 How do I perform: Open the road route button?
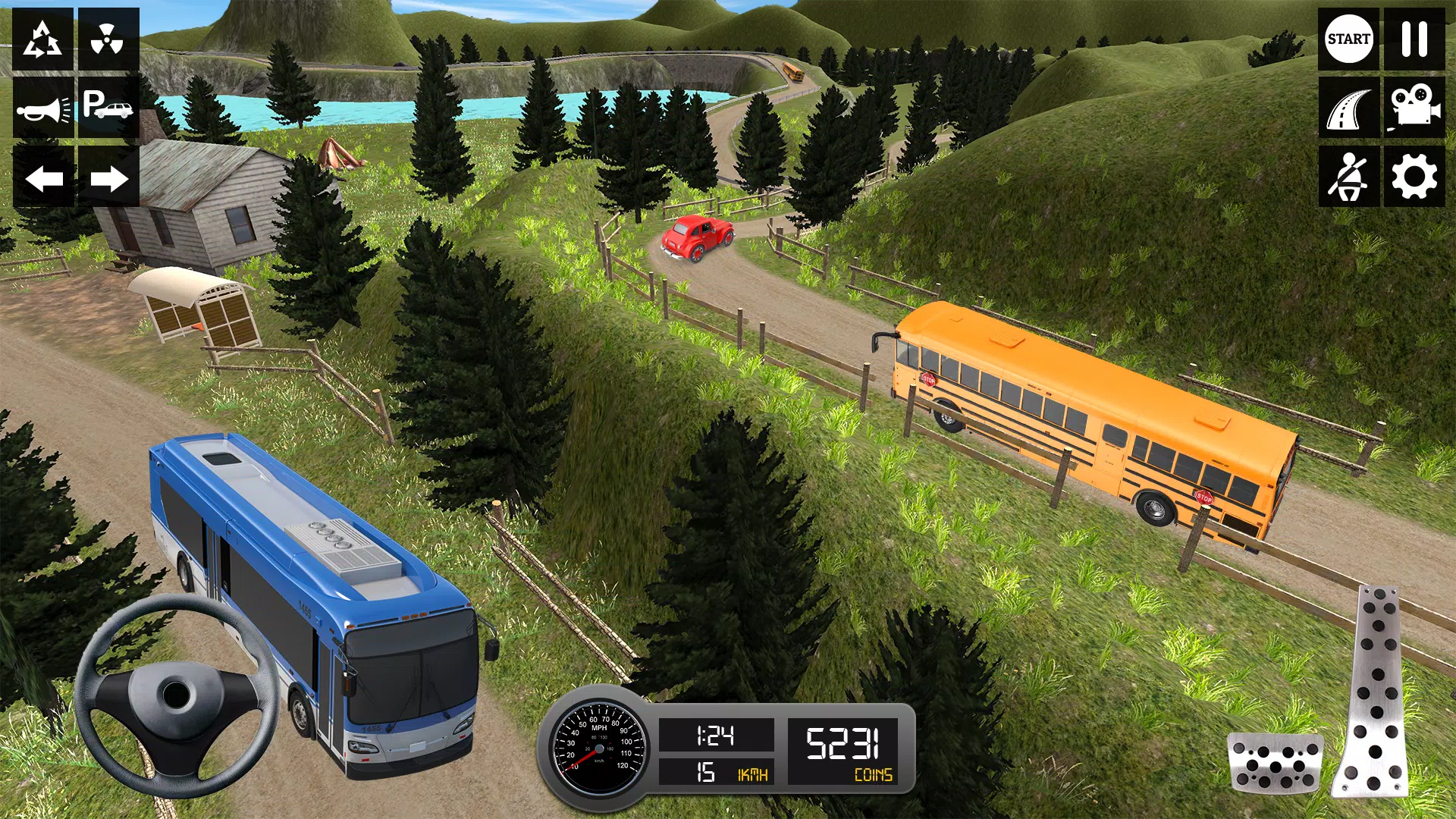[1348, 108]
